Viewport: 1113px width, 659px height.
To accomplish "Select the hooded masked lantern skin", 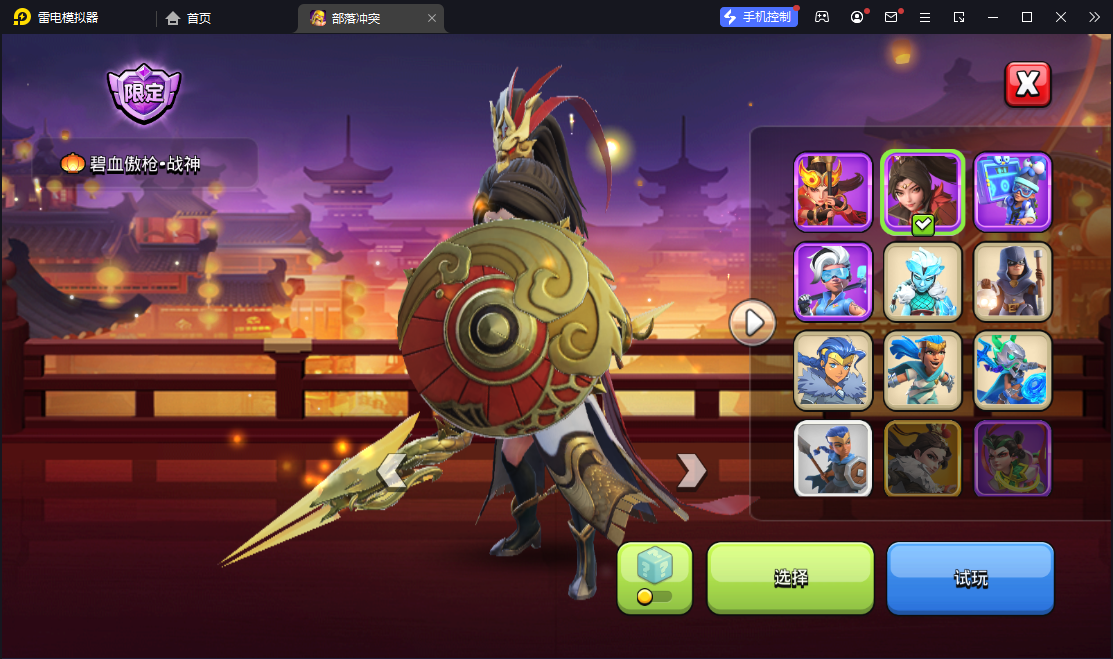I will point(1012,281).
